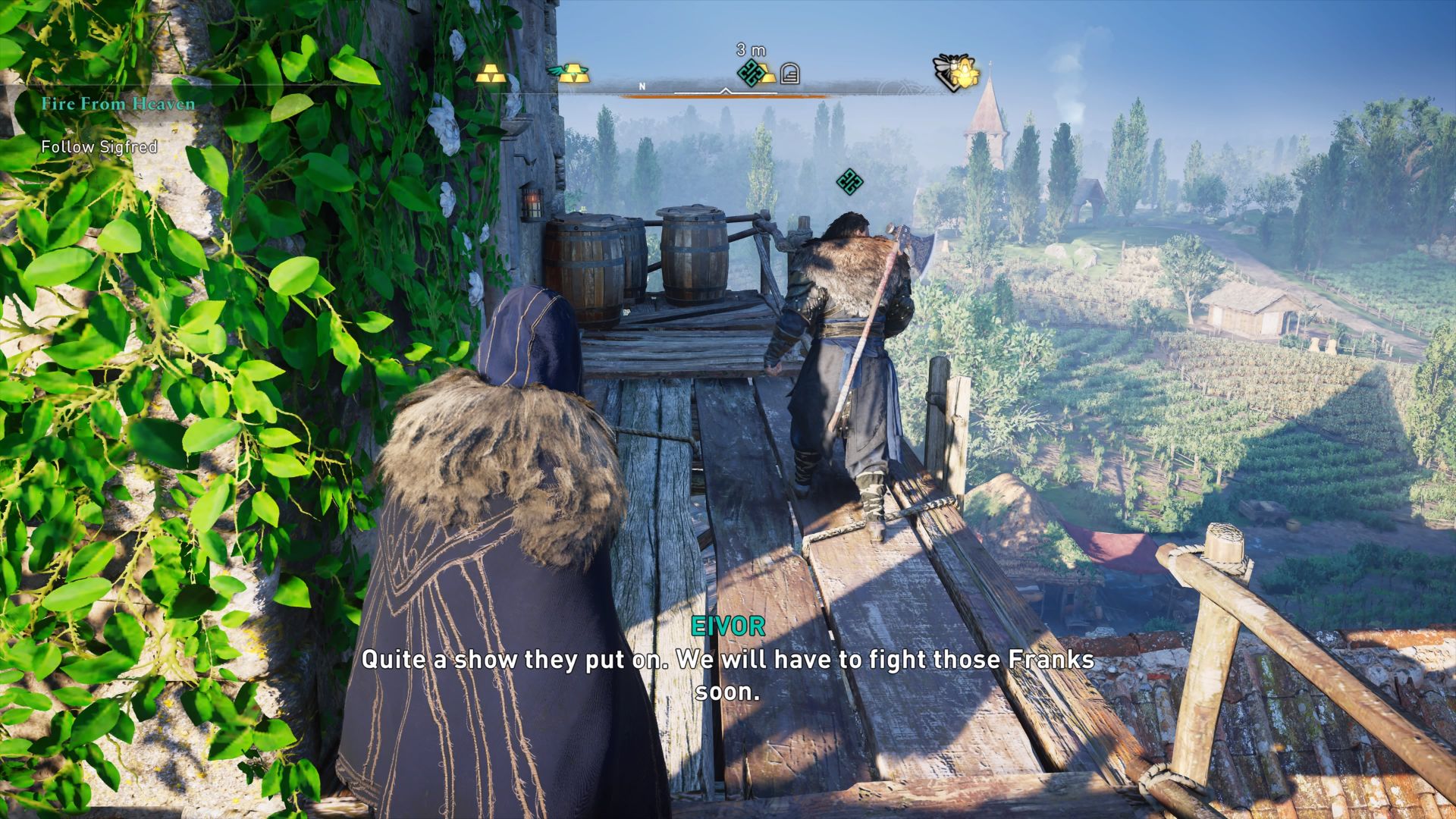
Task: Open the compass by clicking the N marker
Action: [x=642, y=86]
